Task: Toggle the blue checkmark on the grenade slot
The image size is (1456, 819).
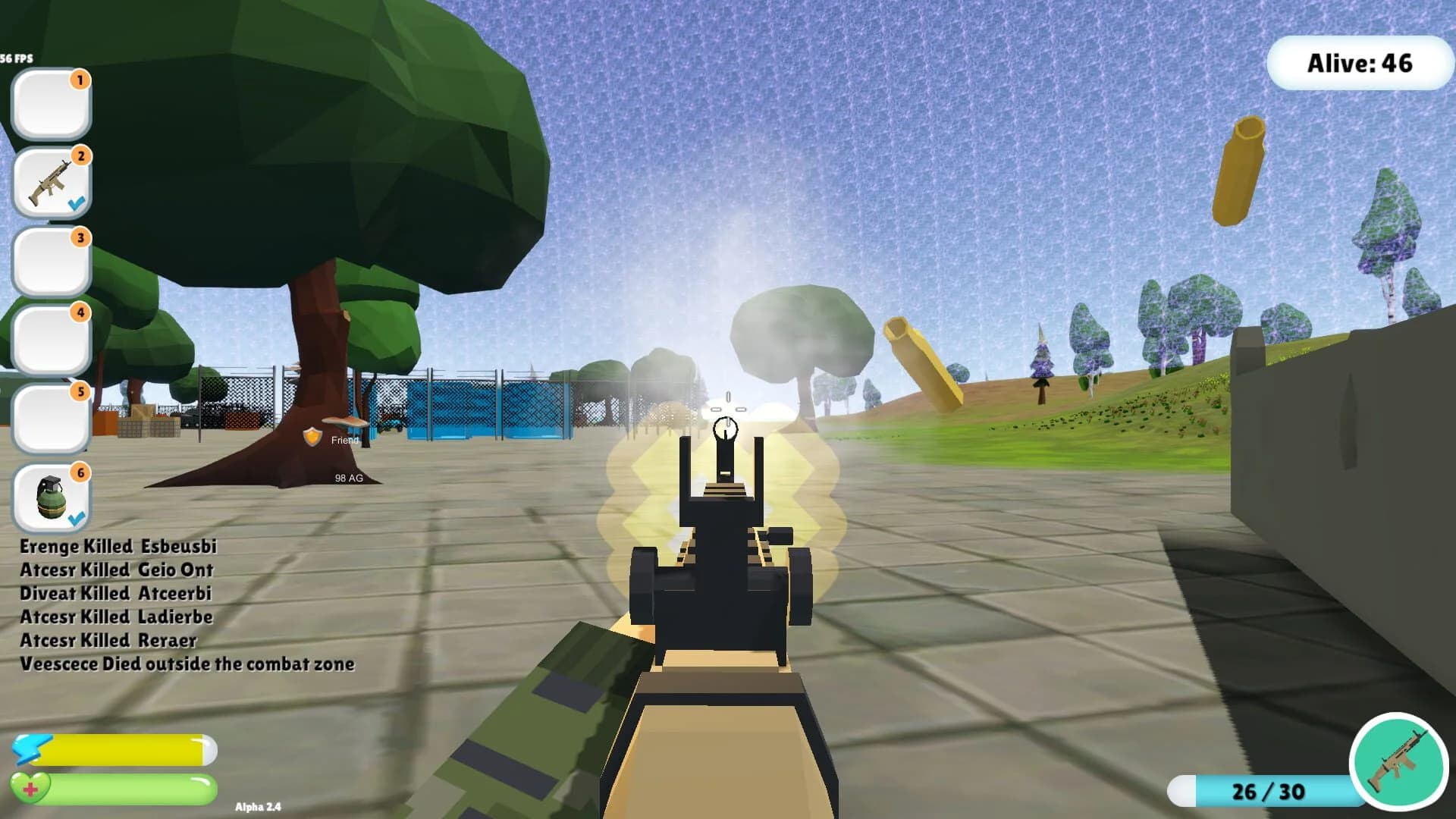Action: pos(75,520)
